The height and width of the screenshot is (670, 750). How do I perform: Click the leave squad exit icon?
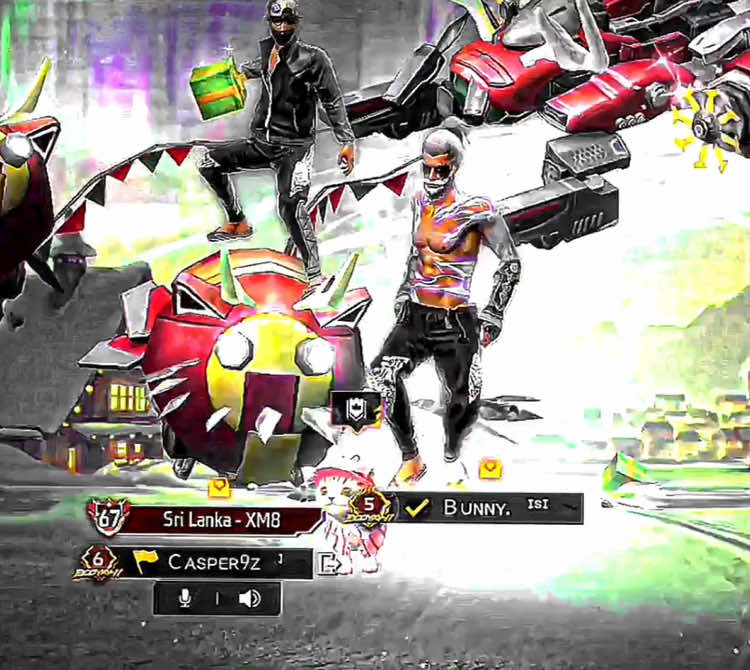click(328, 563)
